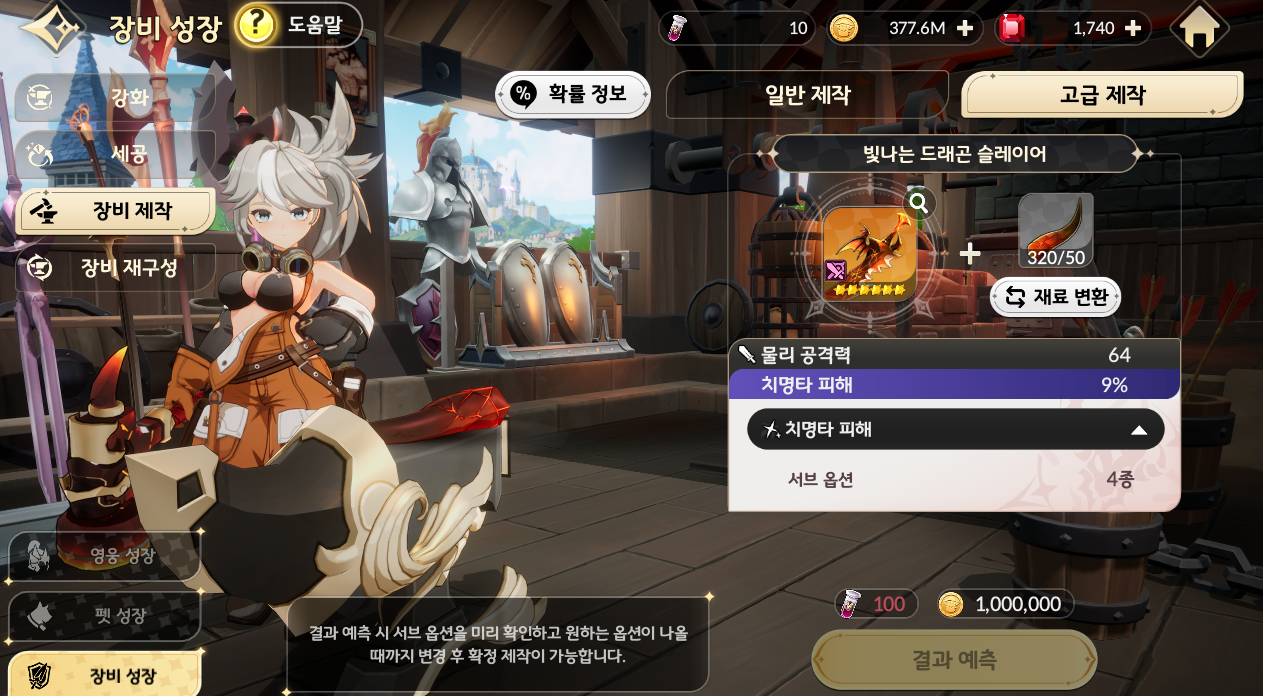The image size is (1263, 696).
Task: Choose the 장비 제작 menu entry
Action: pos(115,211)
